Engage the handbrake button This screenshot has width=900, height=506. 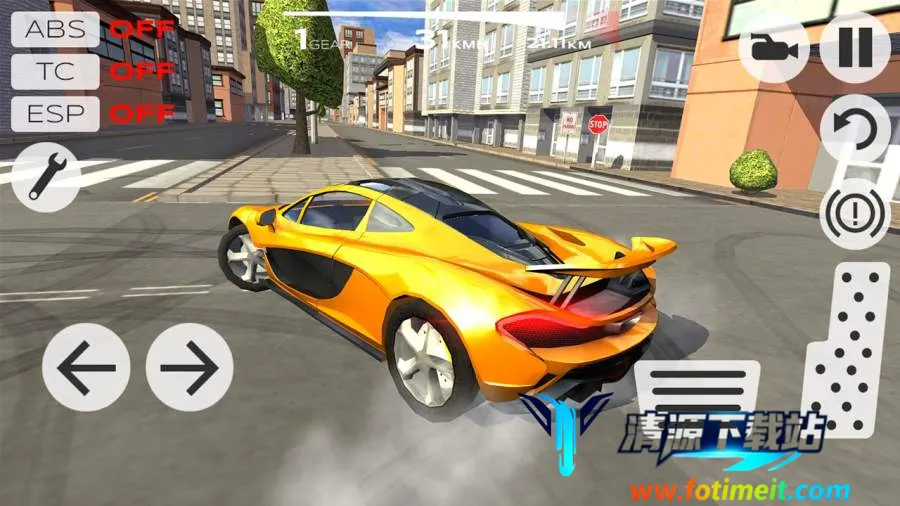(855, 212)
